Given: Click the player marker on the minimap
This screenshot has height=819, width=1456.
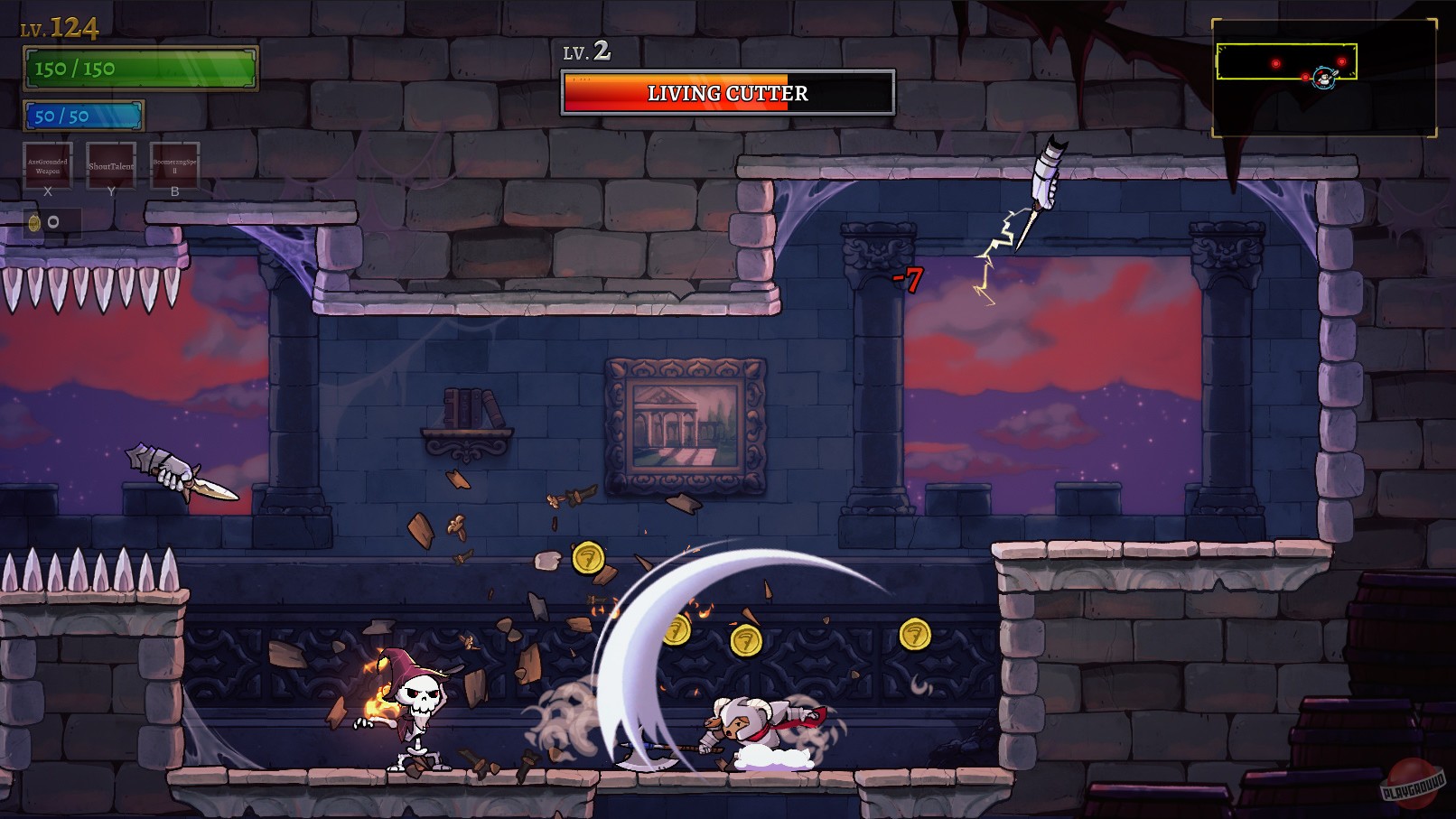Looking at the screenshot, I should coord(1324,79).
